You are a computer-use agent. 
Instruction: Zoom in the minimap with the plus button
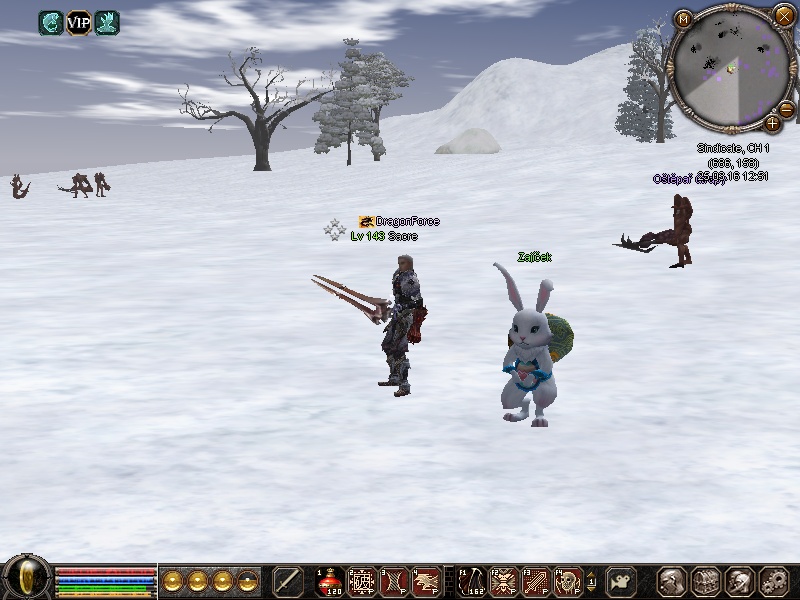tap(772, 124)
